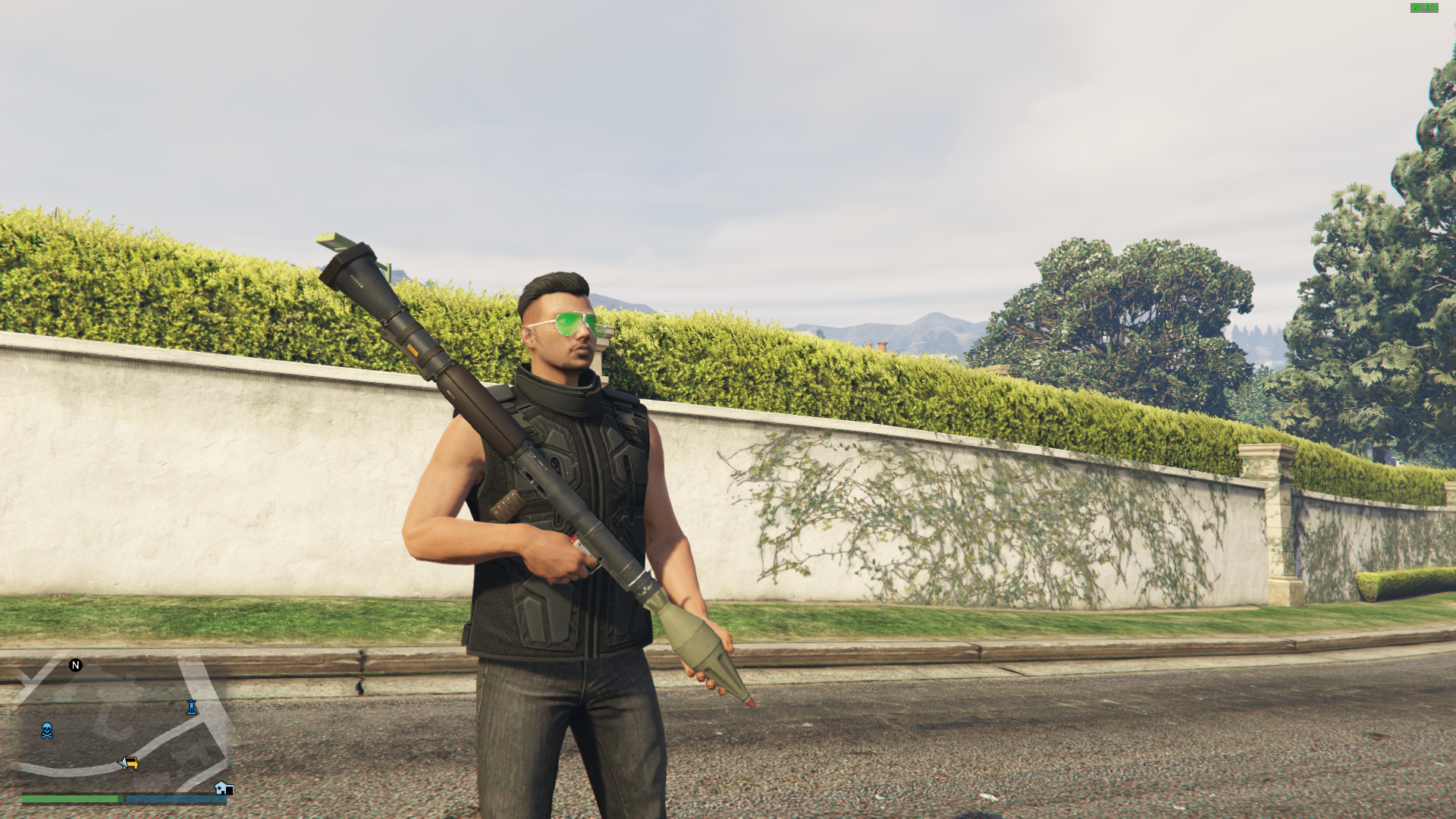Select the waypoint arrow cursor on the map
This screenshot has width=1456, height=819.
click(x=121, y=763)
